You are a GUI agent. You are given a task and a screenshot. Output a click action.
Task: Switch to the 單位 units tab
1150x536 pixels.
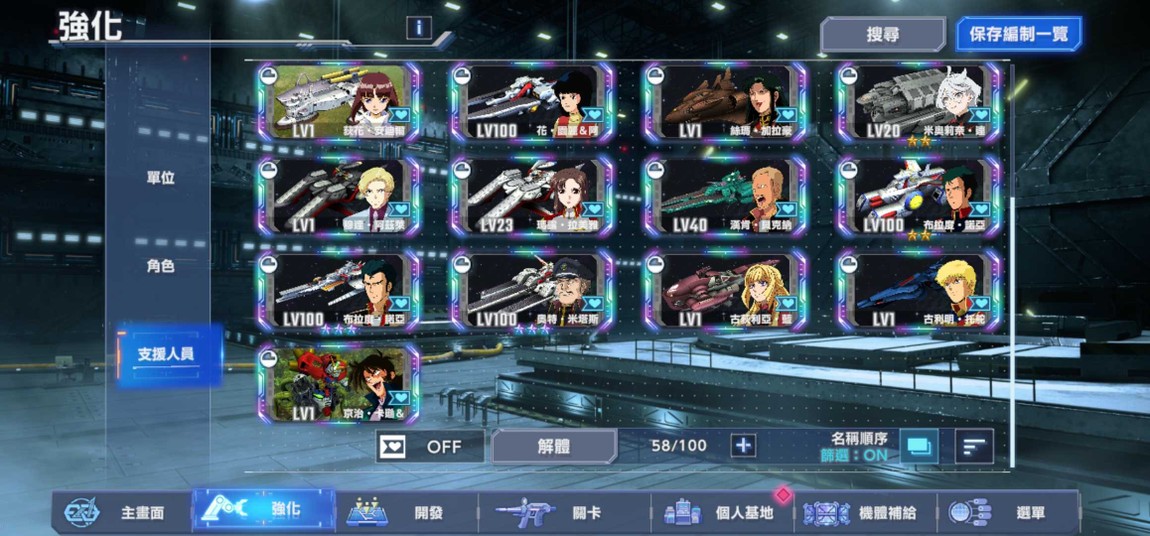click(161, 178)
